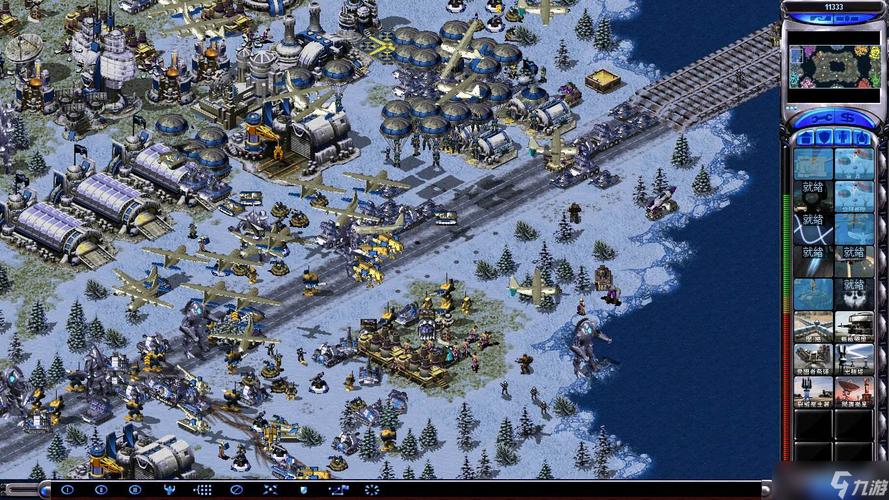Select the radar dish build cameo
Viewport: 889px width, 500px height.
tap(854, 391)
